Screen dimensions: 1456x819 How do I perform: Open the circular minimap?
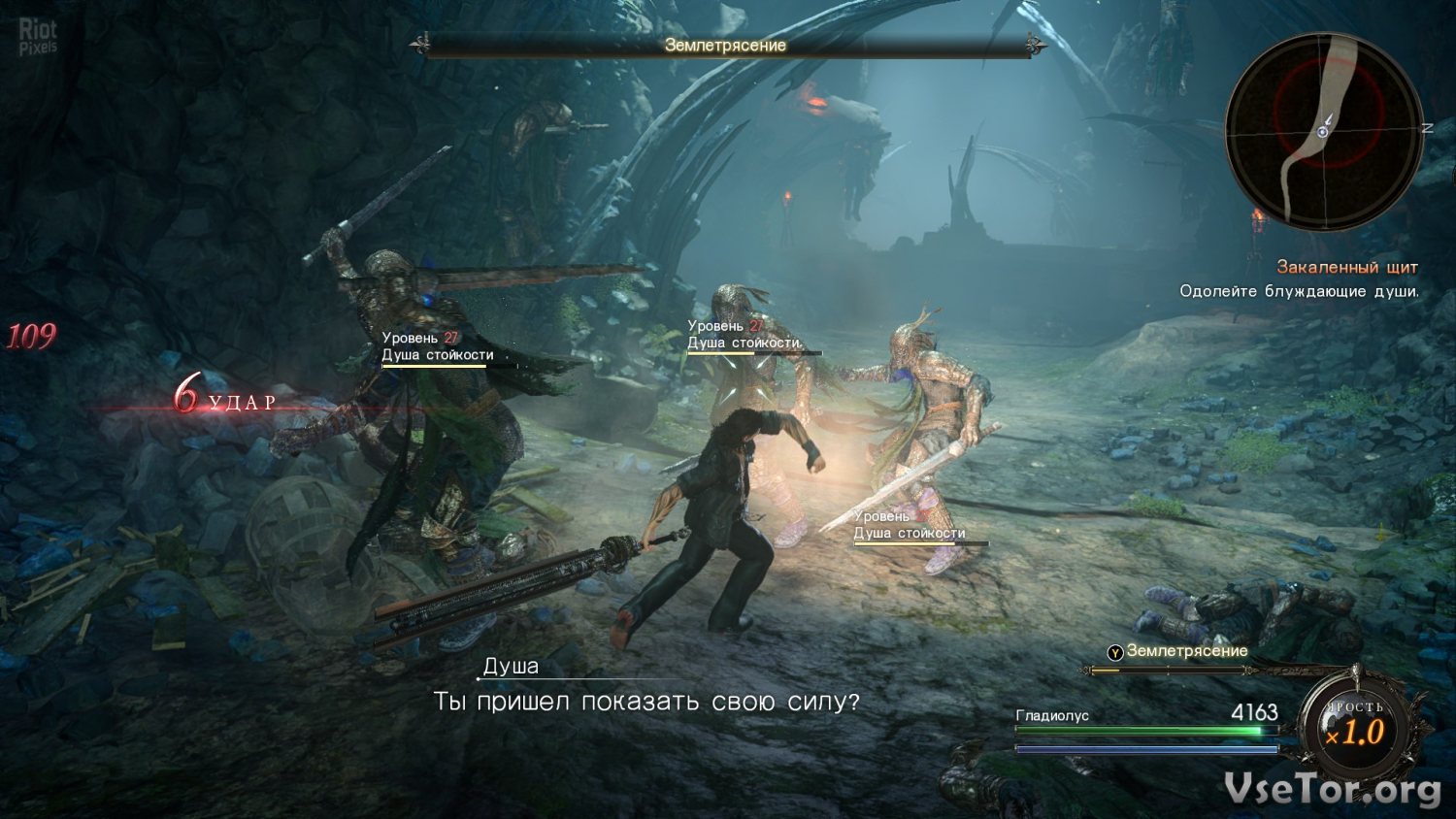click(1323, 131)
